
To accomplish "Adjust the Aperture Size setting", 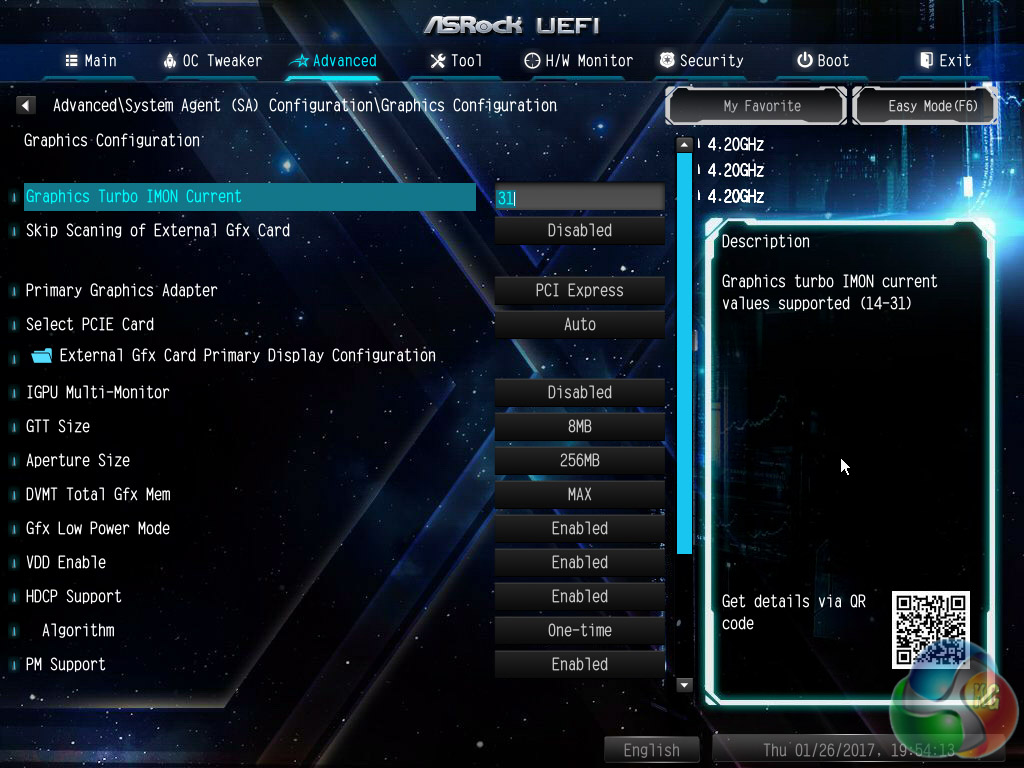I will (580, 461).
